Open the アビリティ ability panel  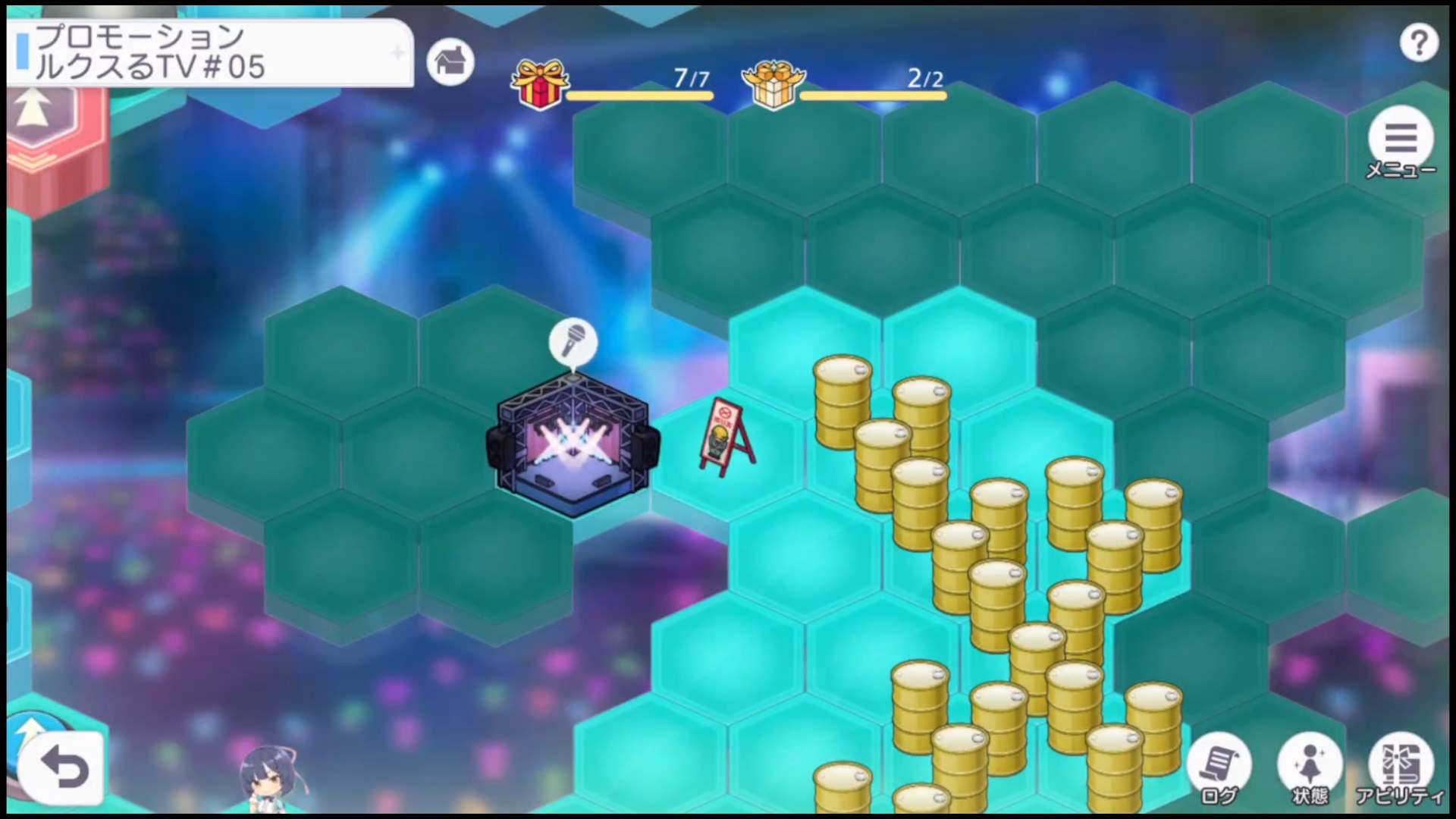tap(1400, 766)
